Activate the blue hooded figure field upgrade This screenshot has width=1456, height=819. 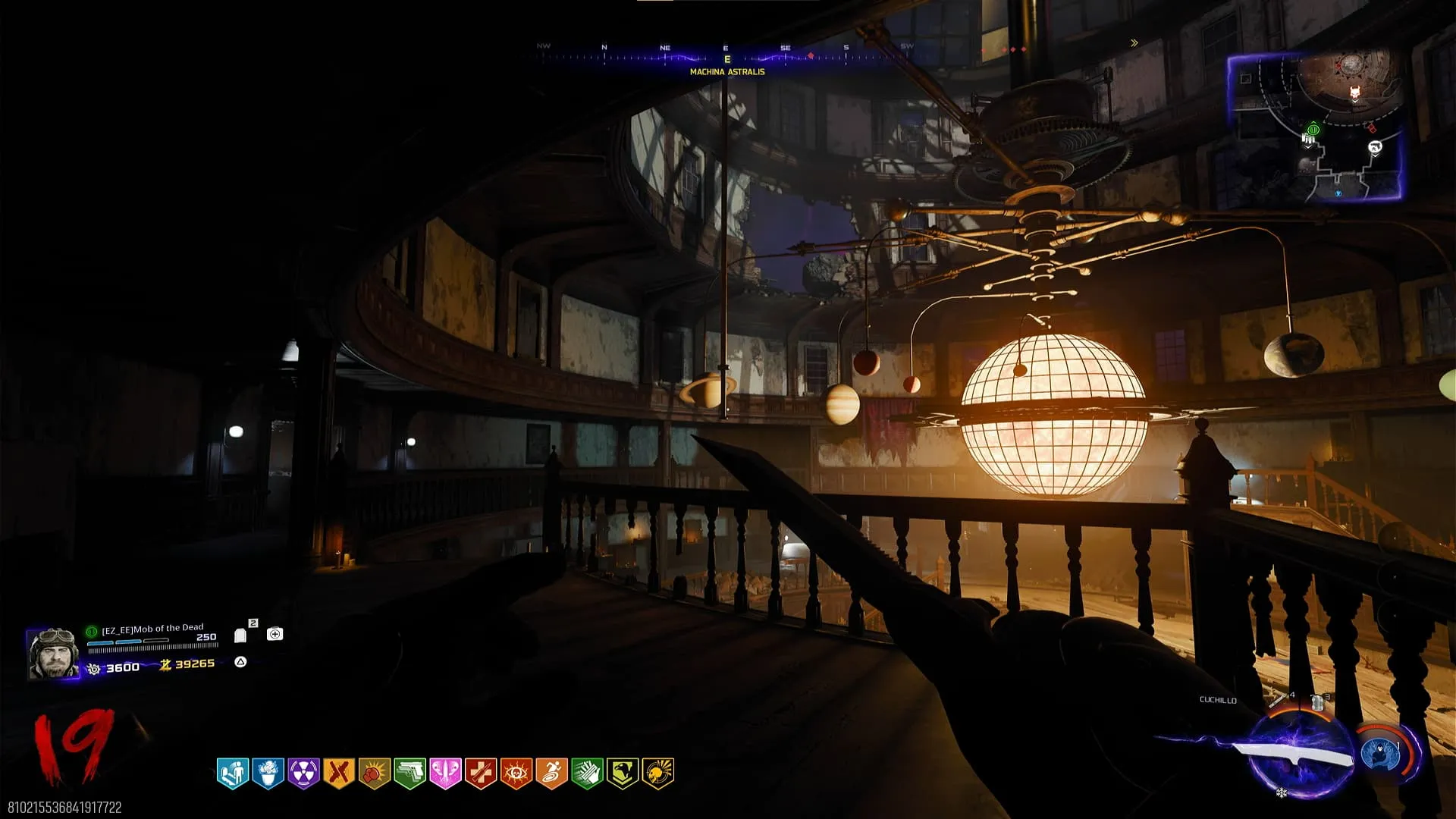point(1381,754)
